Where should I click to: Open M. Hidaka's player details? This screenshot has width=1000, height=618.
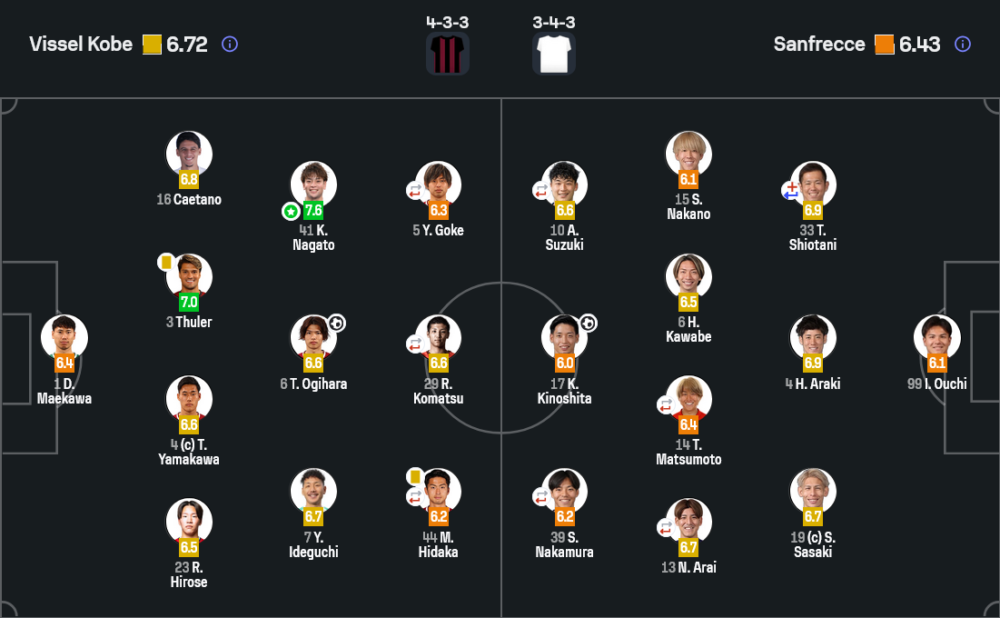click(438, 492)
